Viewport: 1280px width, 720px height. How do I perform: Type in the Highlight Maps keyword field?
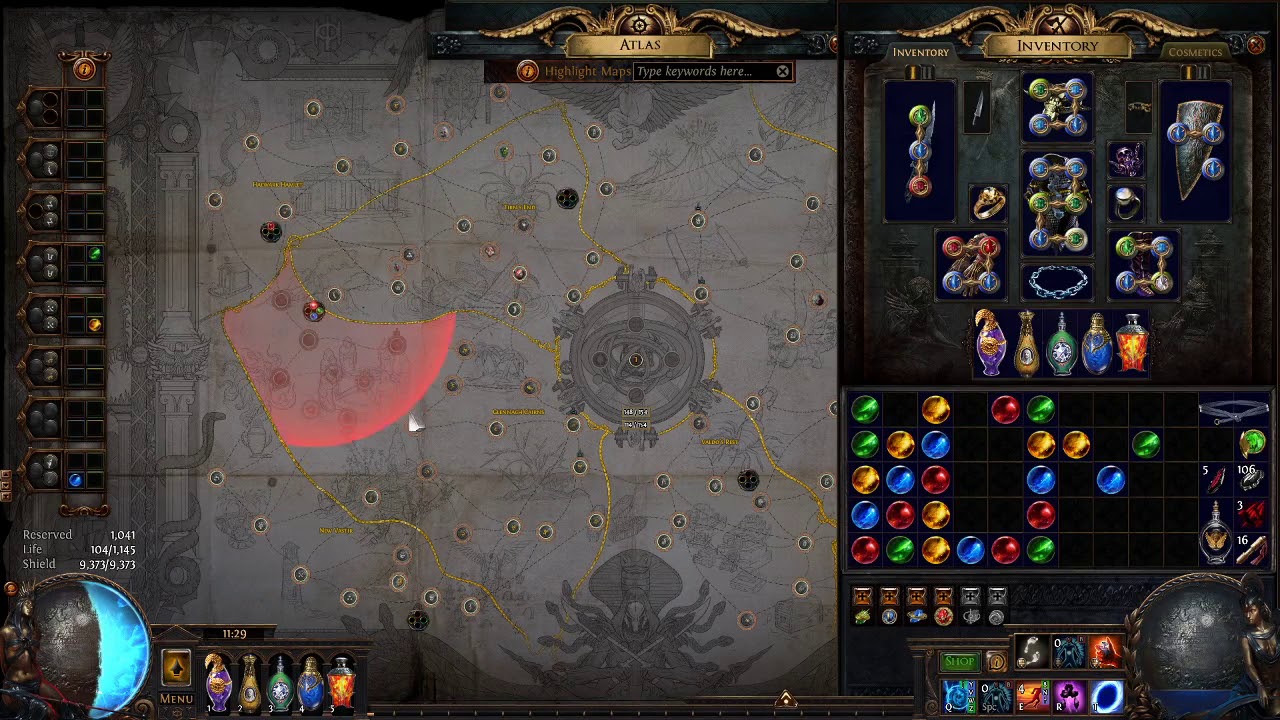(704, 71)
